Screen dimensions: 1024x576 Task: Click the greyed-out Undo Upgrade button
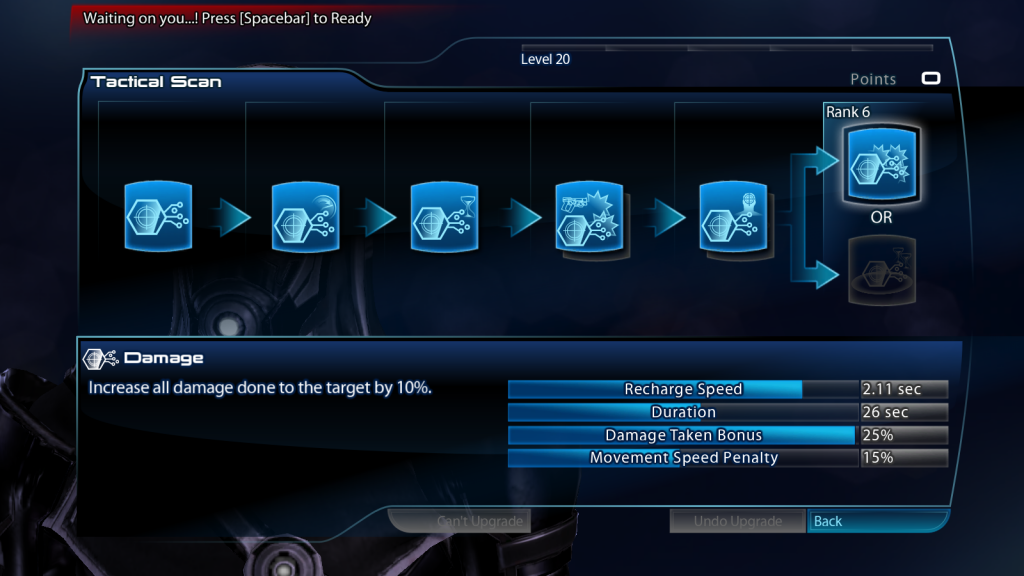pyautogui.click(x=738, y=521)
